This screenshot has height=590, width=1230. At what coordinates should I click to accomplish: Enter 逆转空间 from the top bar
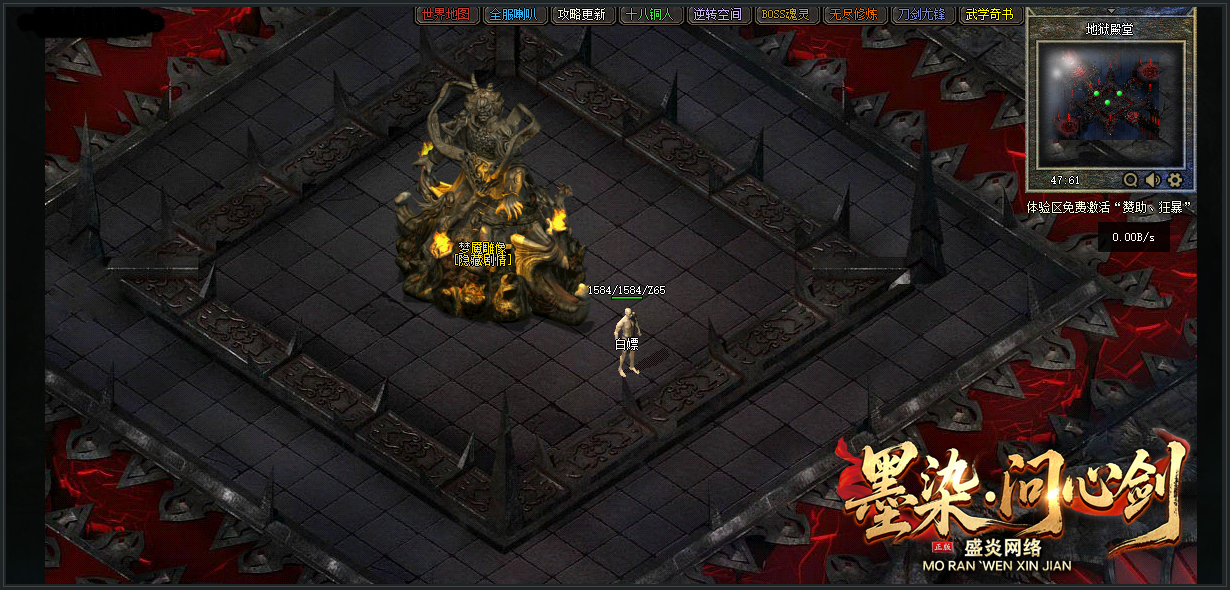click(718, 15)
